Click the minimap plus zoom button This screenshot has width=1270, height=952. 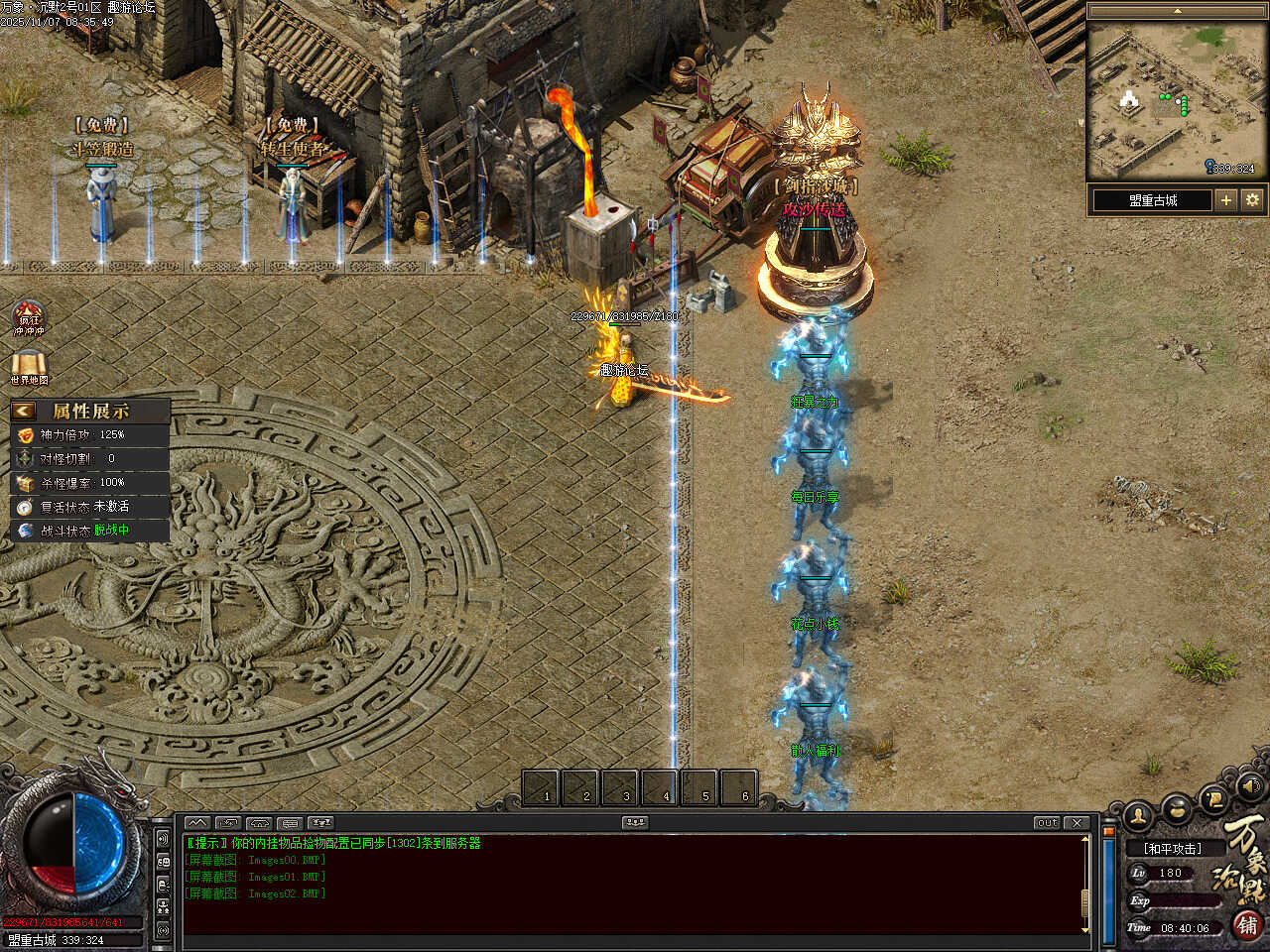[1226, 200]
